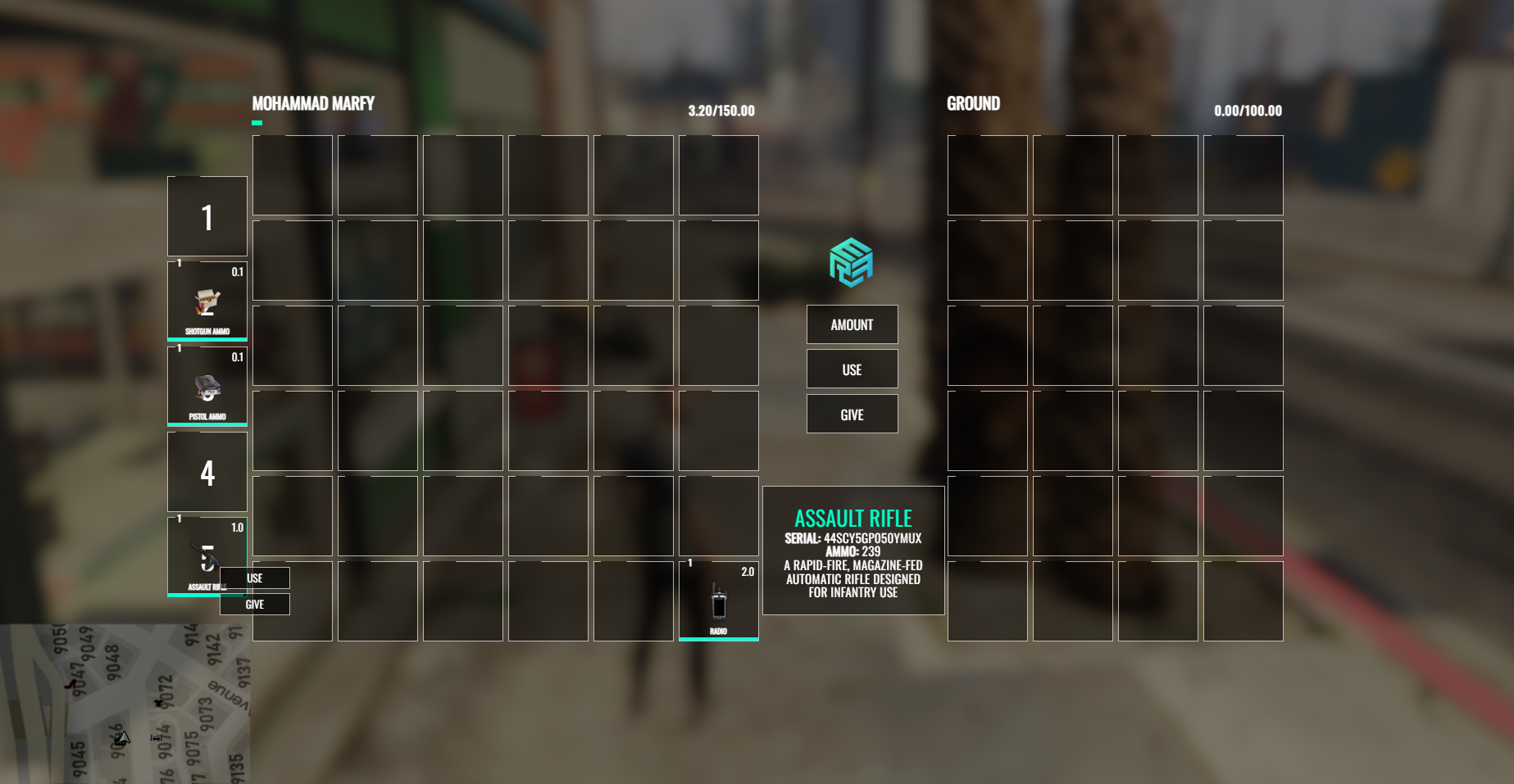Select the top-left empty slot of the player inventory
This screenshot has width=1514, height=784.
292,174
